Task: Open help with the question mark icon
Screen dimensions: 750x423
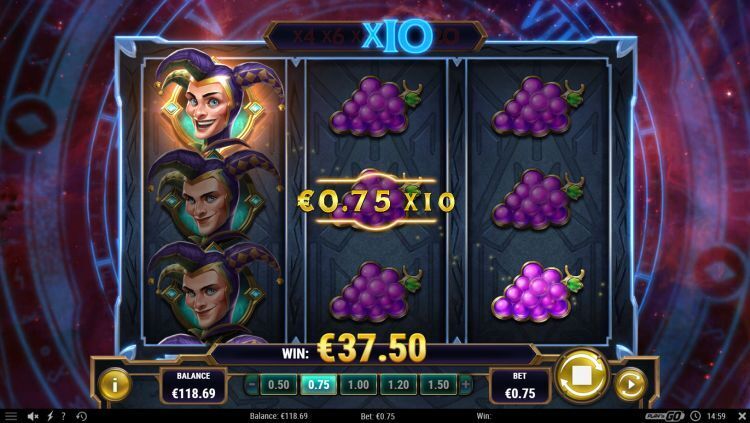Action: coord(64,416)
